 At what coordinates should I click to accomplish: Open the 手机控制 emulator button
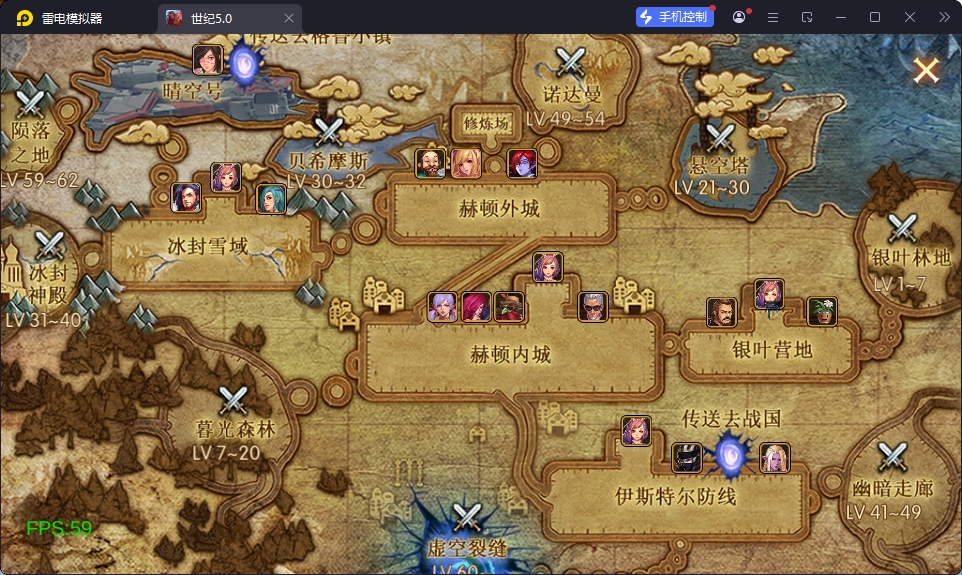click(x=675, y=17)
